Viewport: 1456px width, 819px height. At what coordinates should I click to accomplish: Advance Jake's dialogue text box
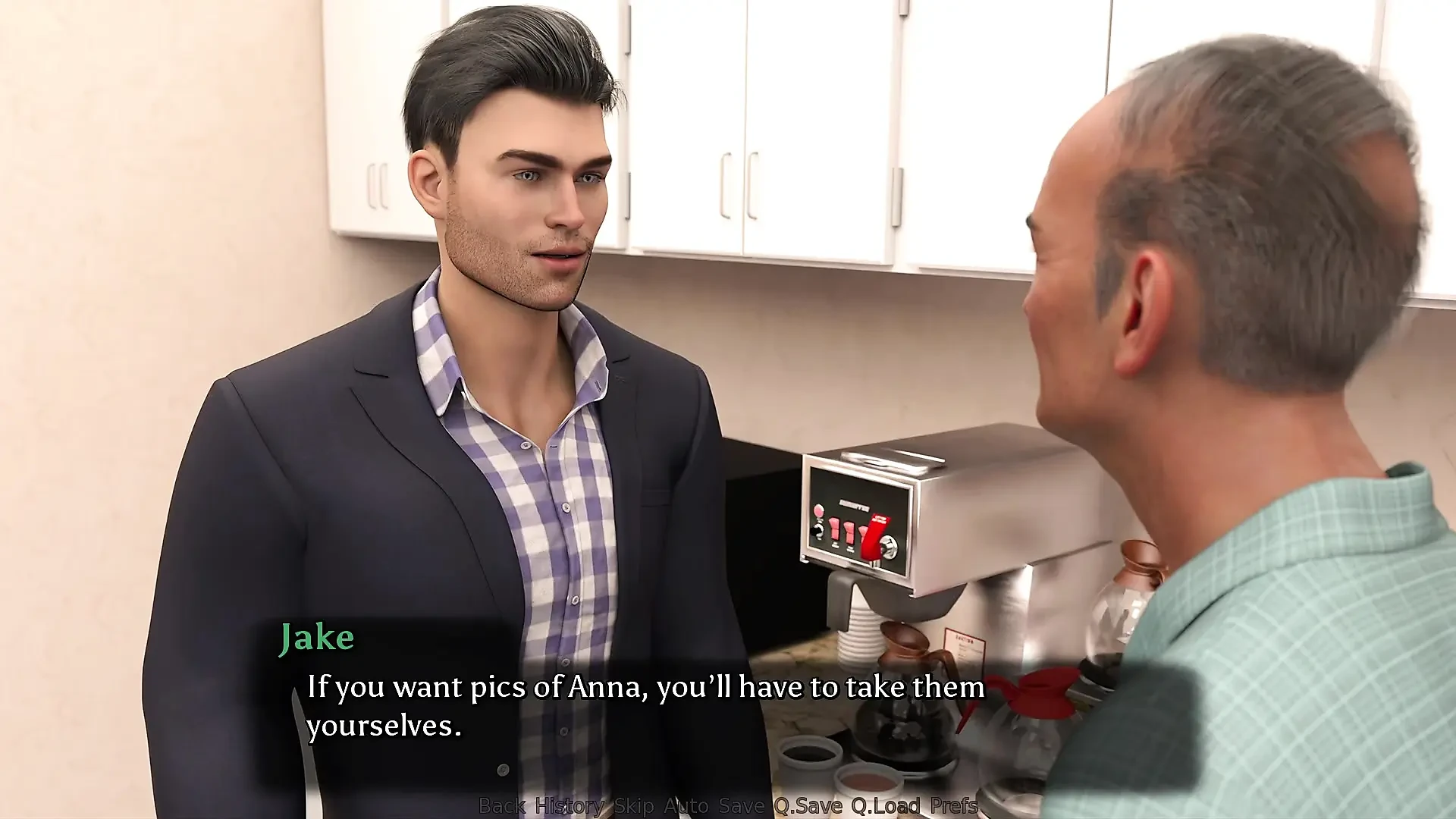[645, 705]
